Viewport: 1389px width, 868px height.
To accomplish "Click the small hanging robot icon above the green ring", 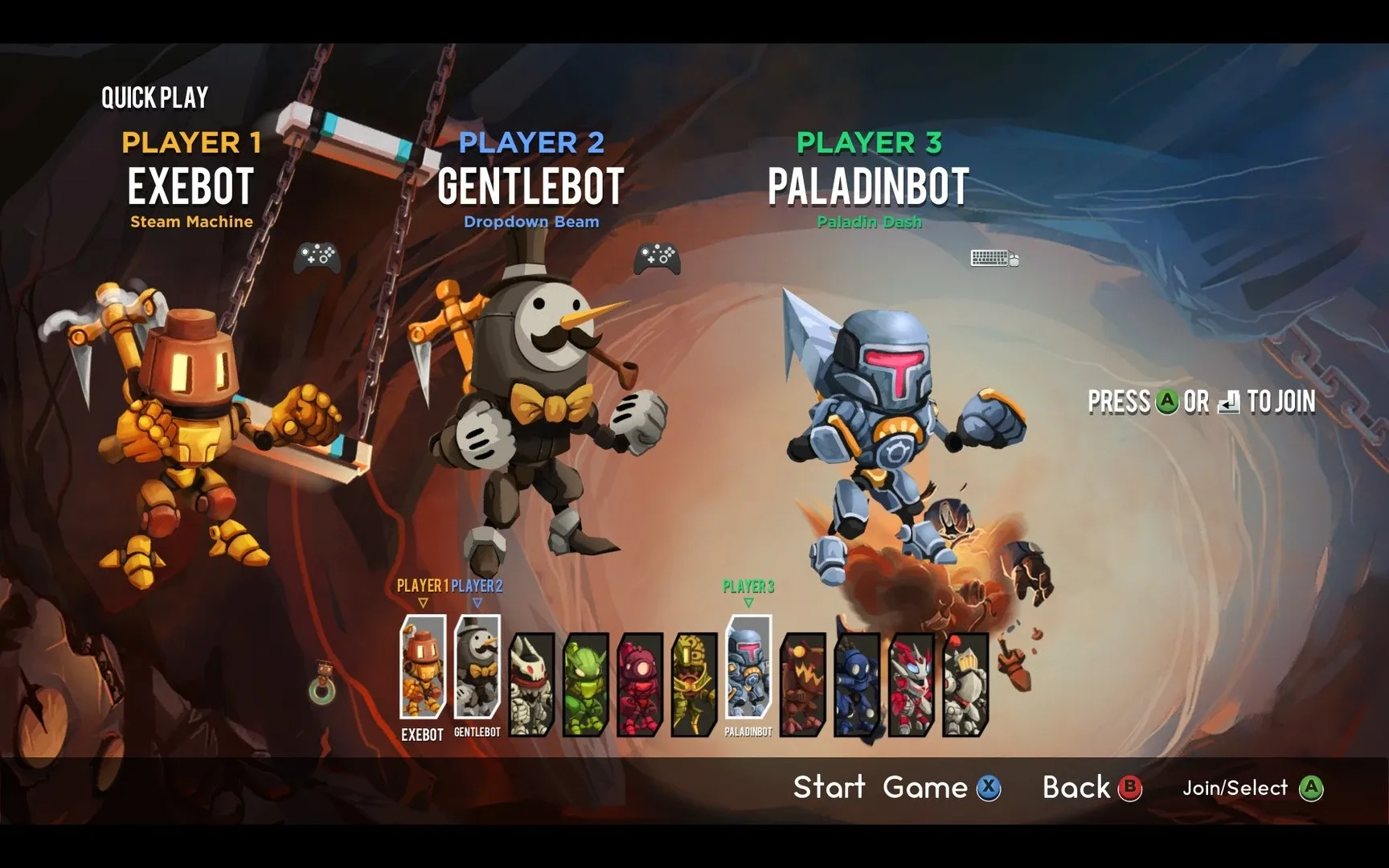I will pos(325,670).
